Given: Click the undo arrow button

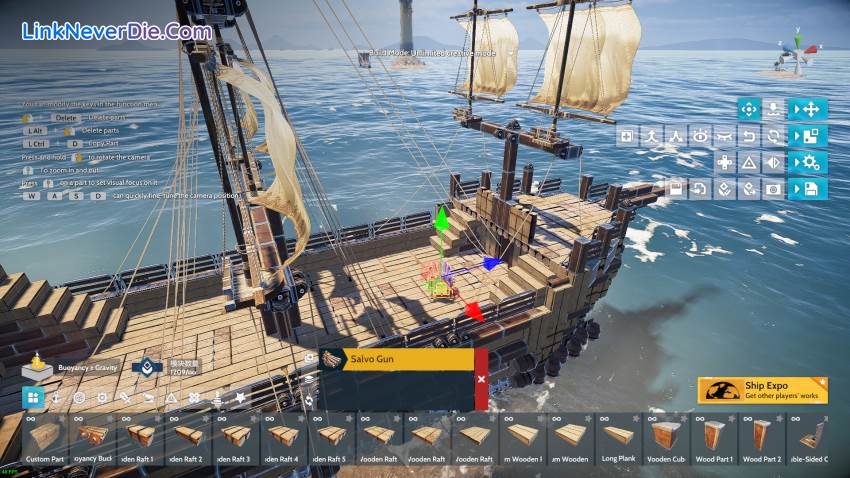Looking at the screenshot, I should coord(749,136).
